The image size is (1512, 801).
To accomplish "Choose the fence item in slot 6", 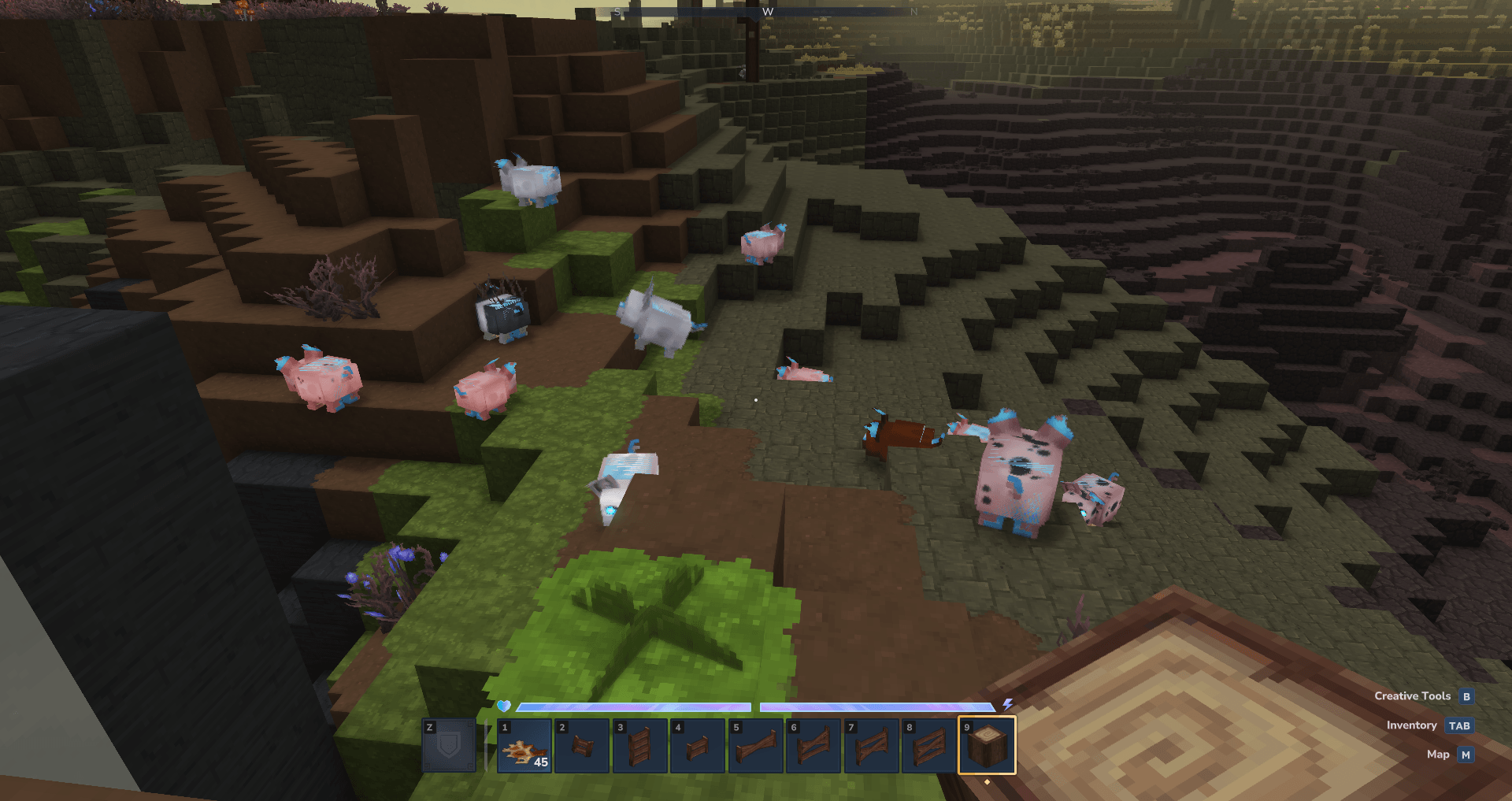I will [x=813, y=746].
